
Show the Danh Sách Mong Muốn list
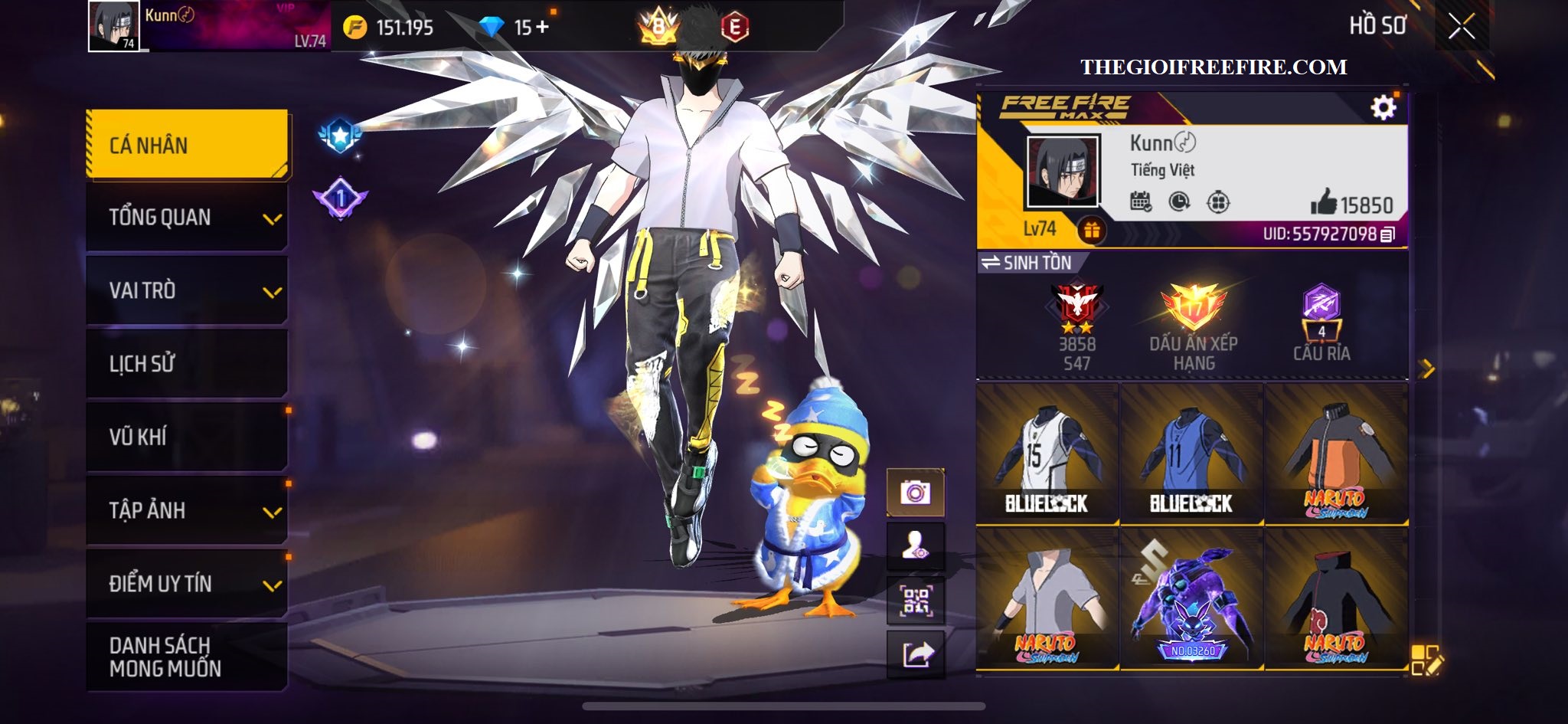coord(188,657)
